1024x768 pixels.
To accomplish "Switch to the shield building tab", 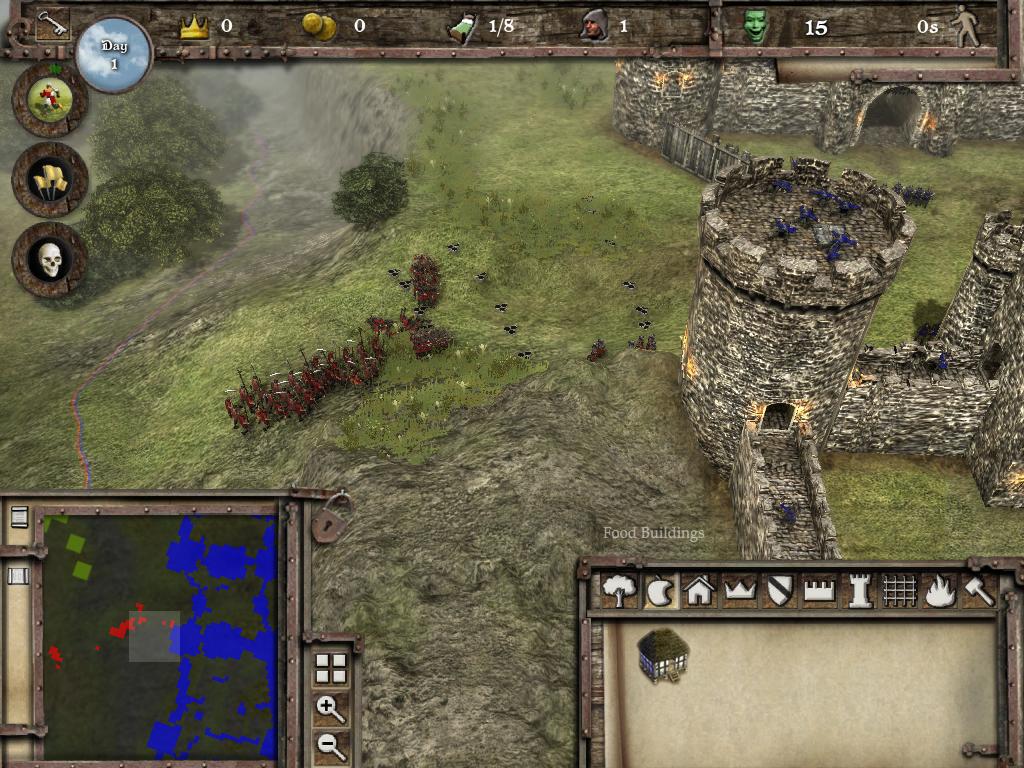I will [x=779, y=592].
